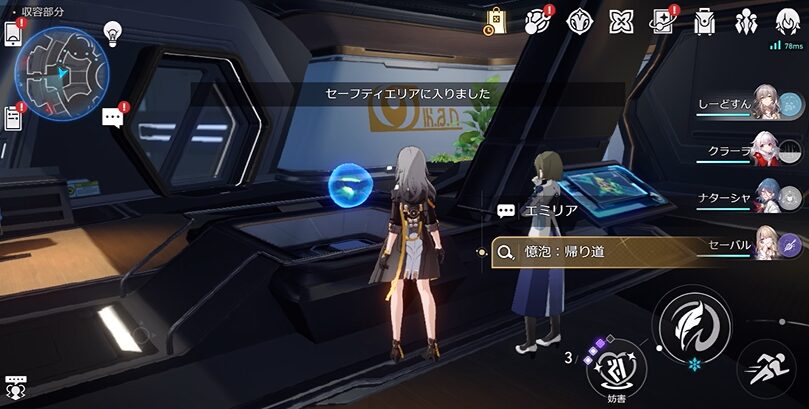Open the circular minimap
809x409 pixels.
(x=60, y=68)
